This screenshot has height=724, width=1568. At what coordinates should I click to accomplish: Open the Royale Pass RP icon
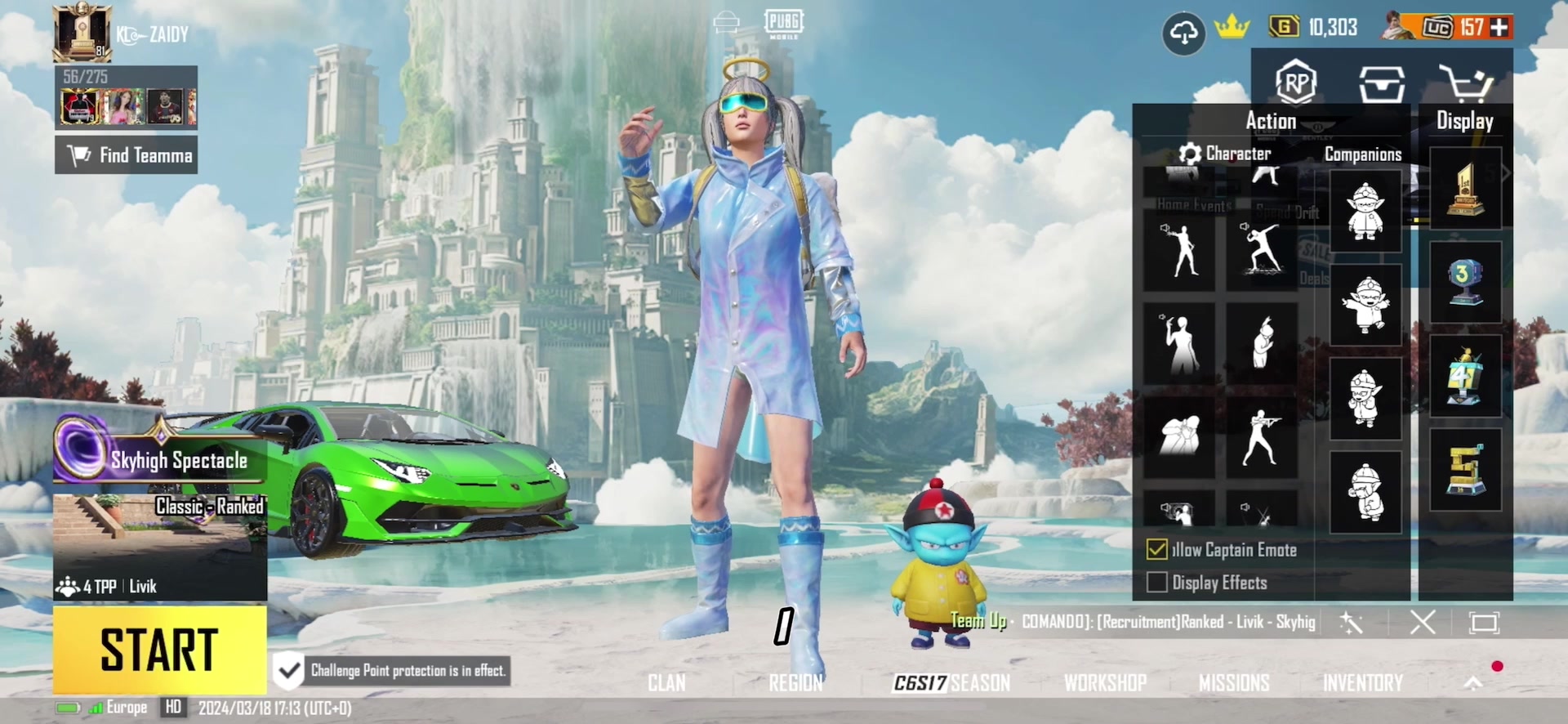(1296, 82)
